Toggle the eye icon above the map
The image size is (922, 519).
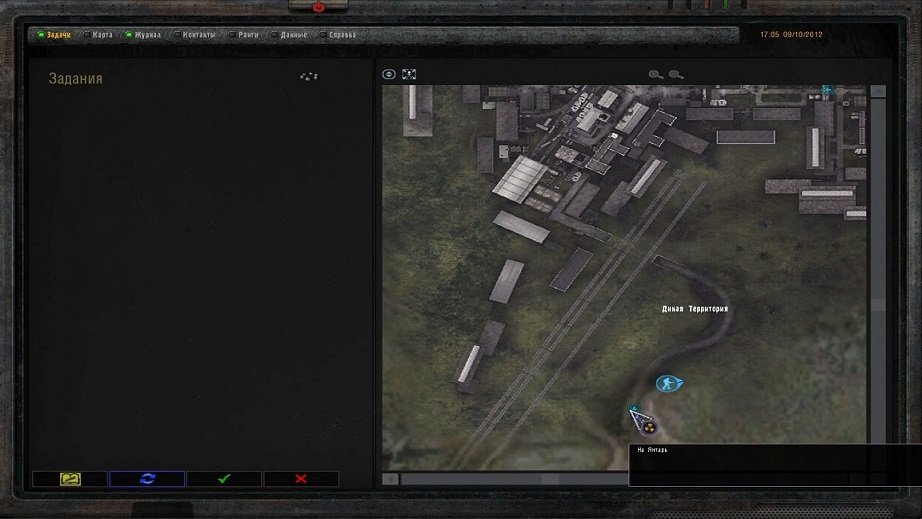(390, 74)
